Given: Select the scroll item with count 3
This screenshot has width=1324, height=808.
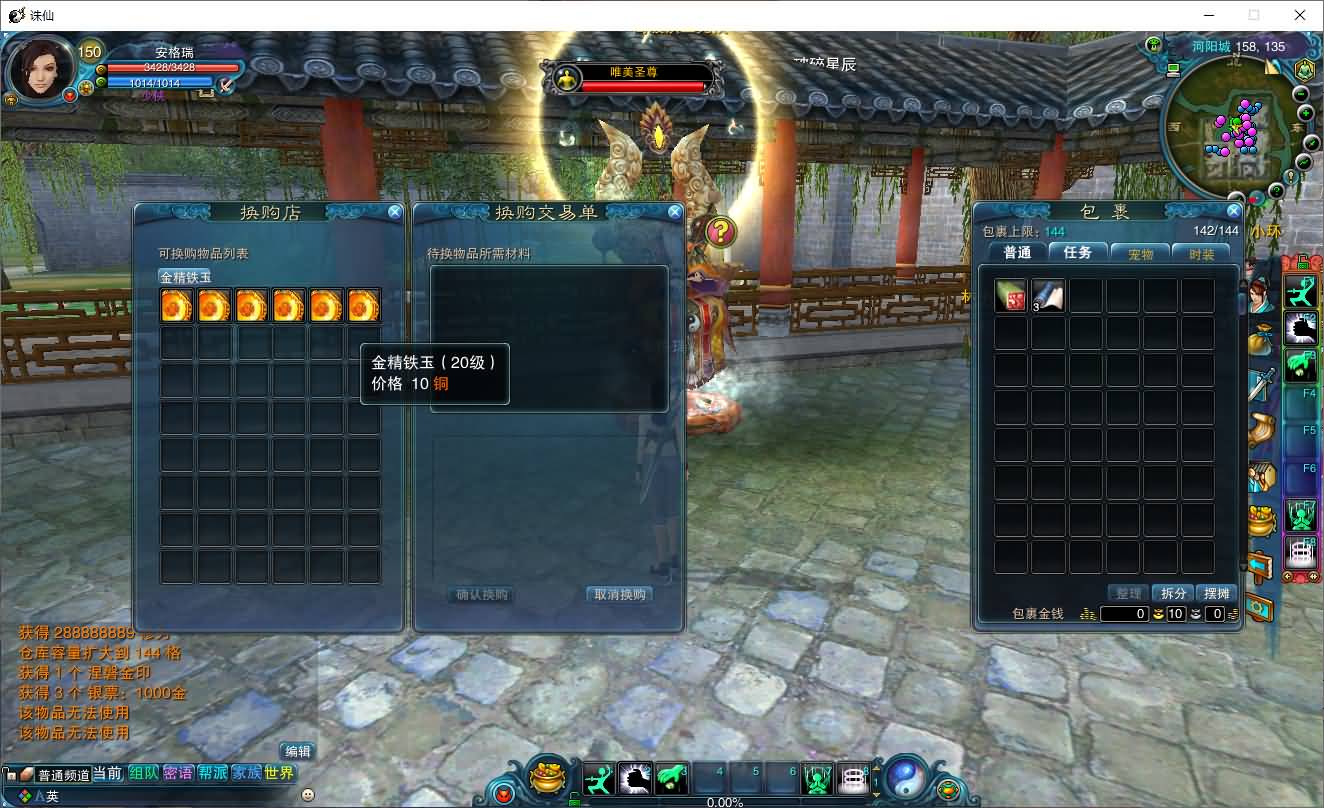Looking at the screenshot, I should [1048, 296].
